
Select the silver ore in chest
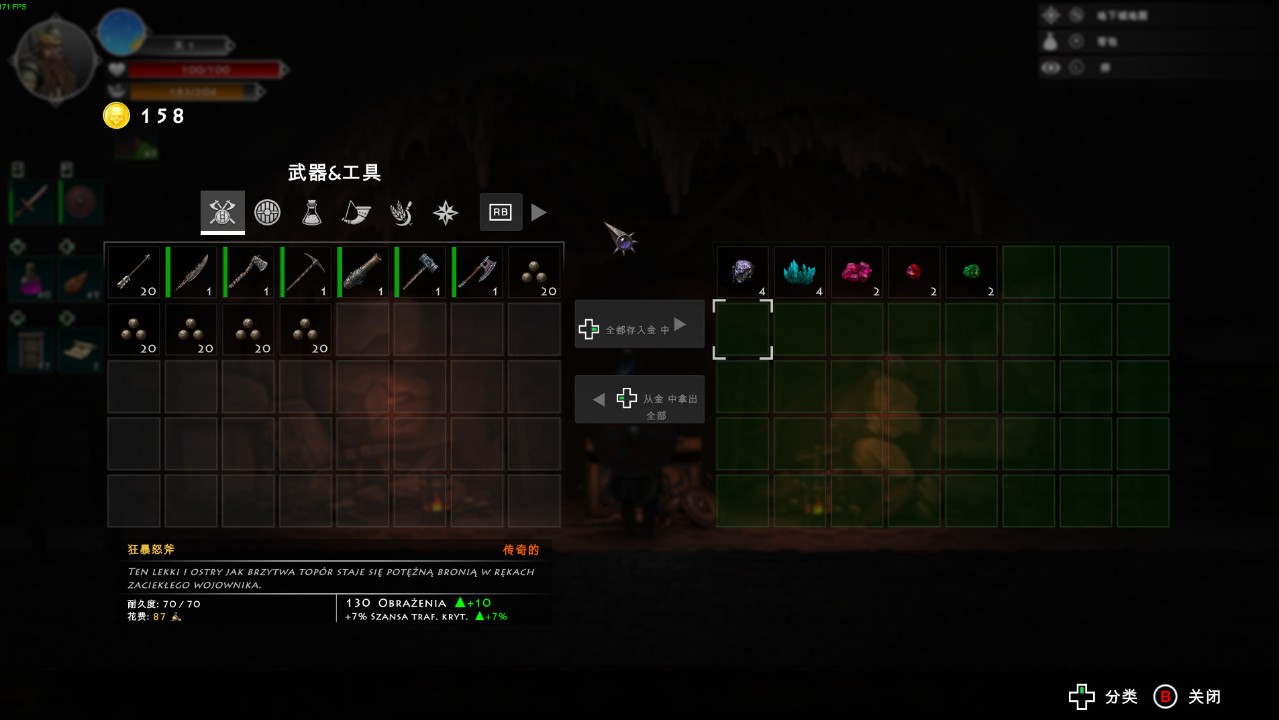[743, 272]
